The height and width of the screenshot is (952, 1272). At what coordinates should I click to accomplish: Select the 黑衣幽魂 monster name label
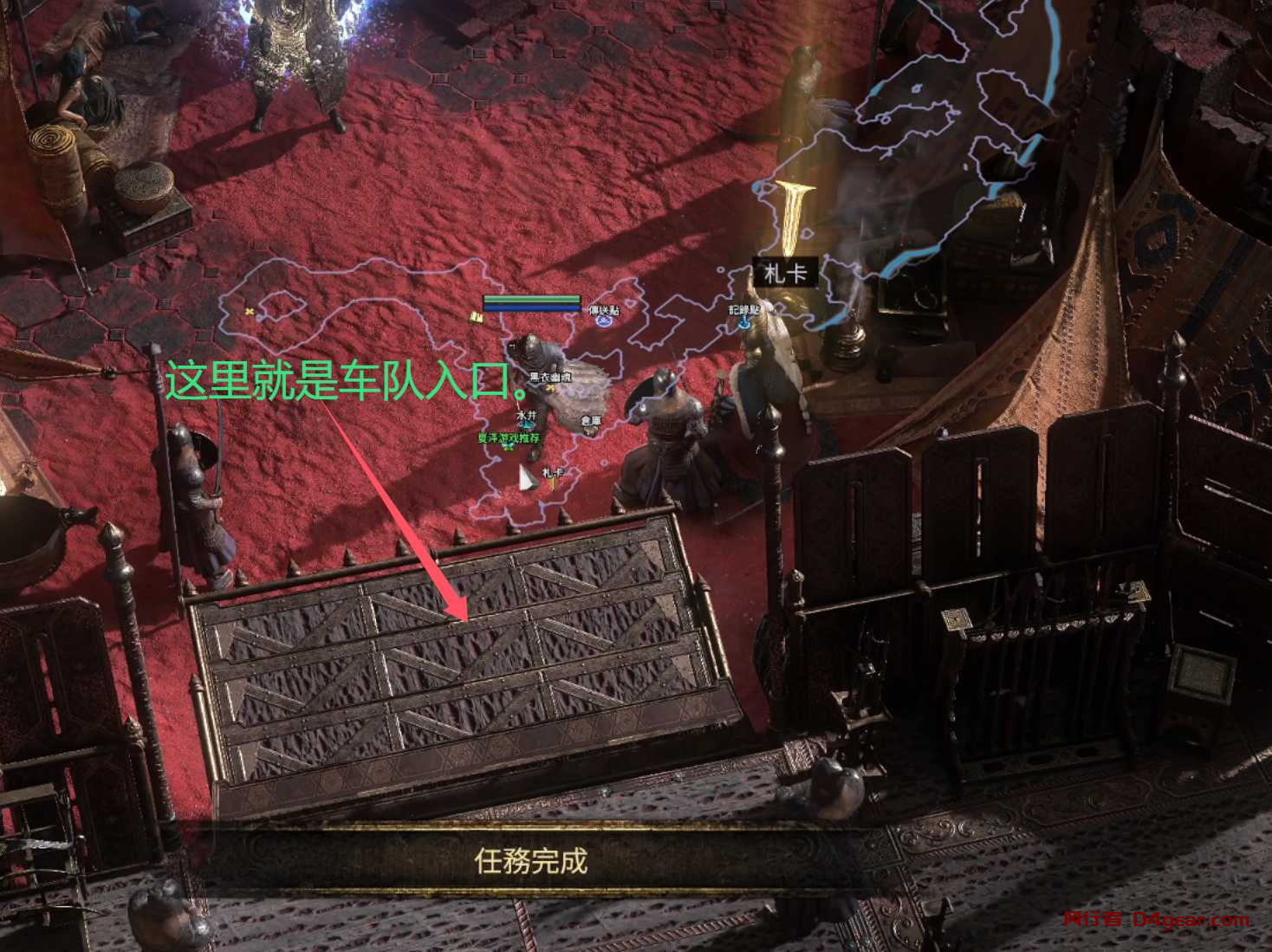coord(550,376)
